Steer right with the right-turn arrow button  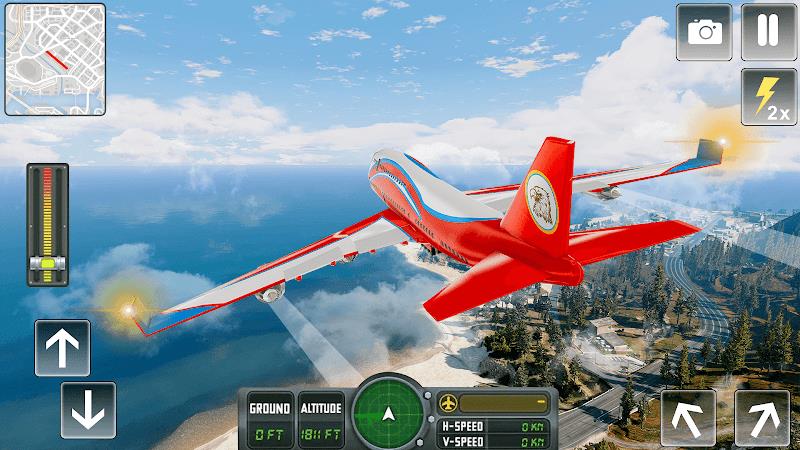(x=762, y=417)
